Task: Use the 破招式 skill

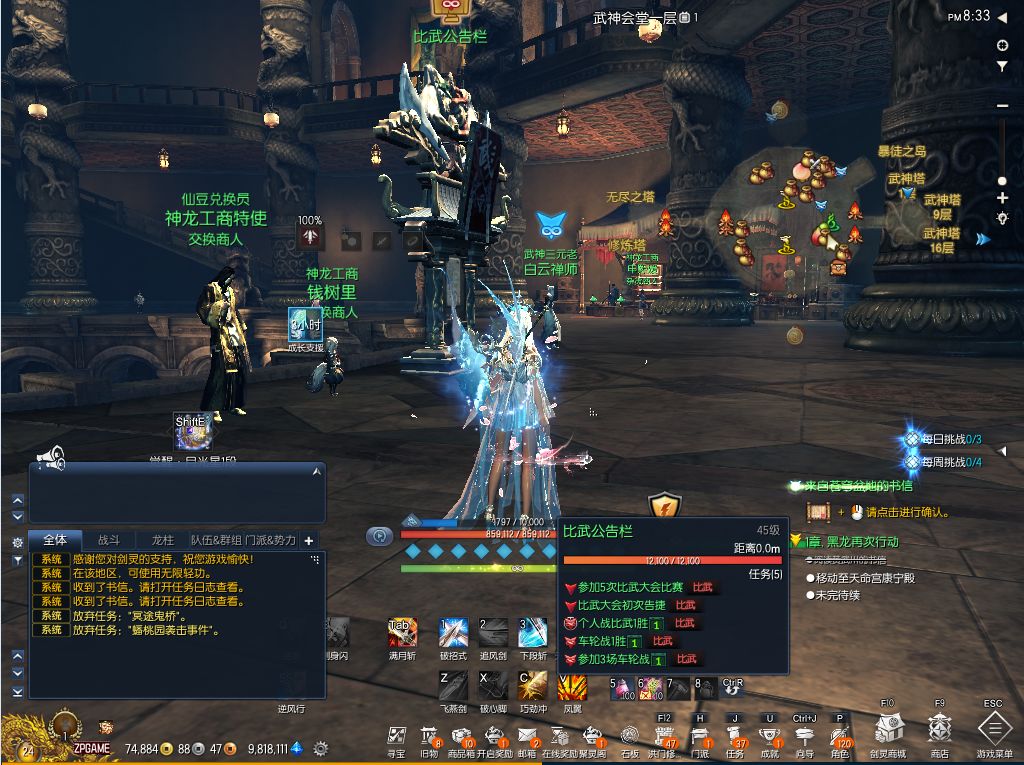Action: coord(453,633)
